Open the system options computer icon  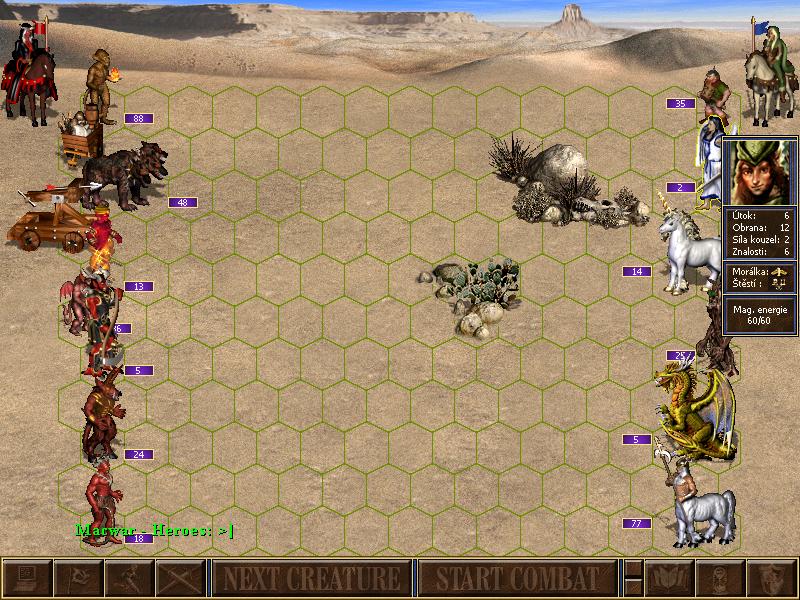coord(27,578)
